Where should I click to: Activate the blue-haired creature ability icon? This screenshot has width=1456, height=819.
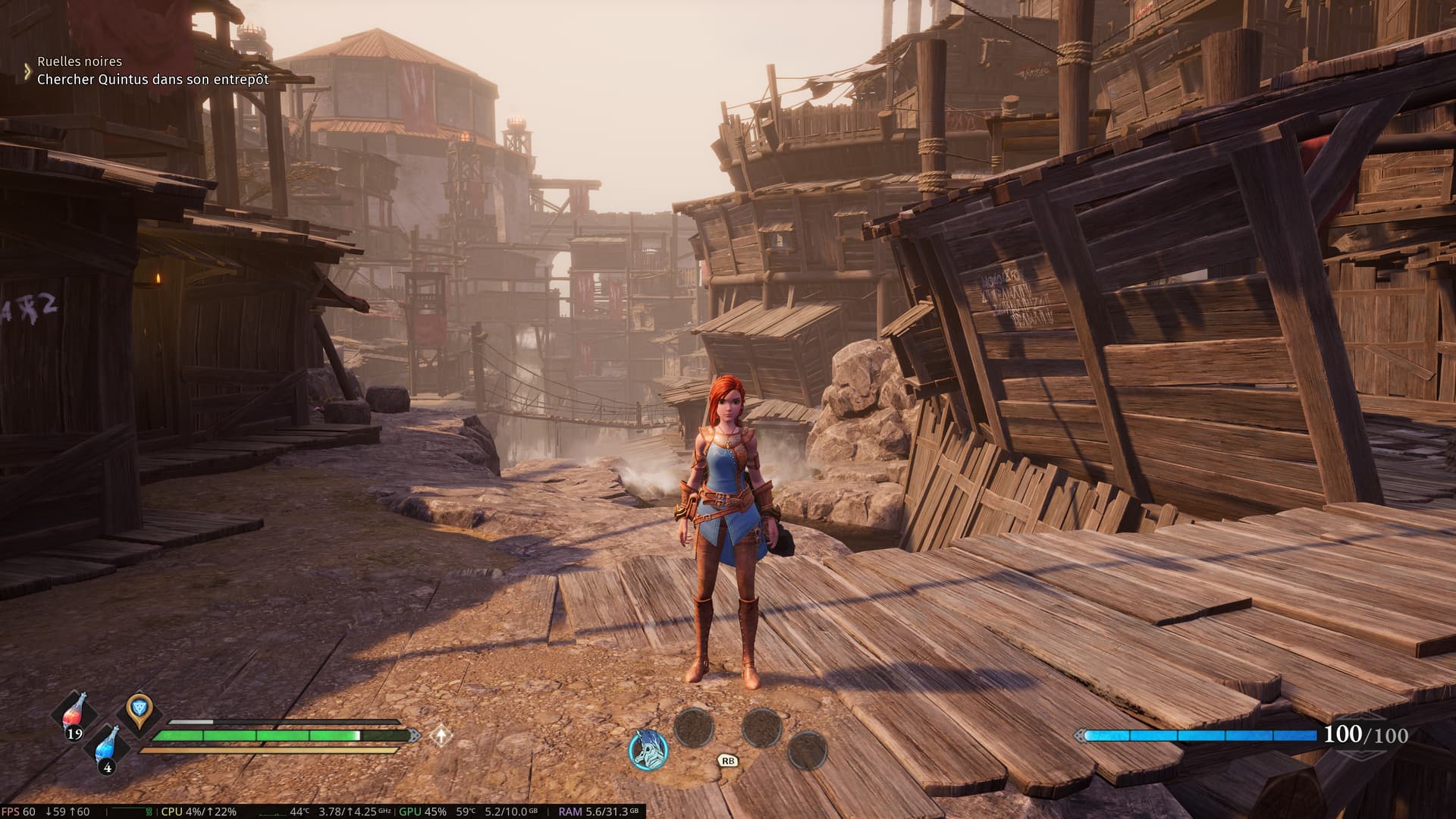point(648,749)
